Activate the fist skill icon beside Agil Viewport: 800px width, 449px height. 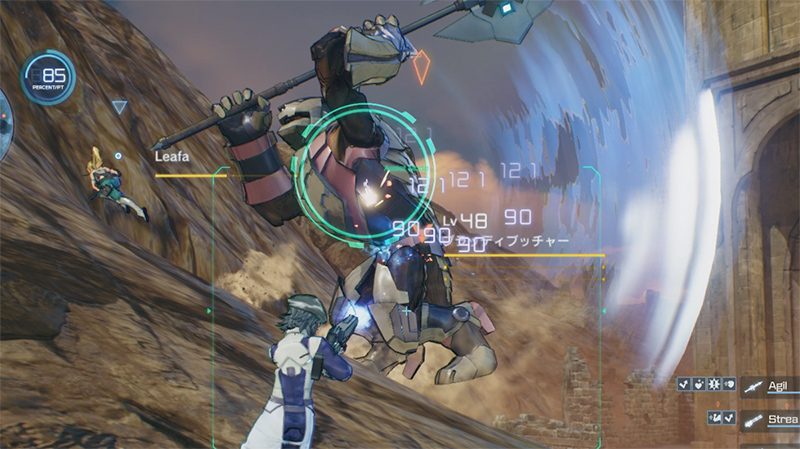coord(728,384)
